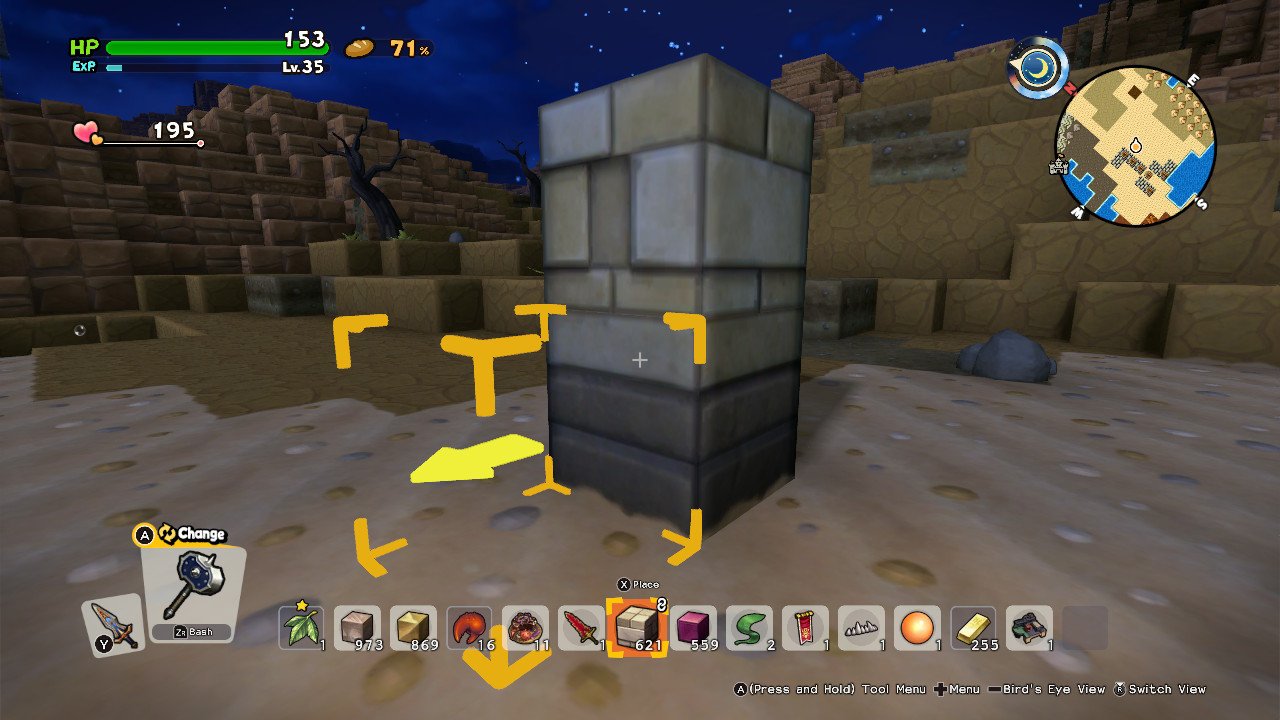The width and height of the screenshot is (1280, 720).
Task: Select the round food dish stack of 11
Action: [x=525, y=628]
